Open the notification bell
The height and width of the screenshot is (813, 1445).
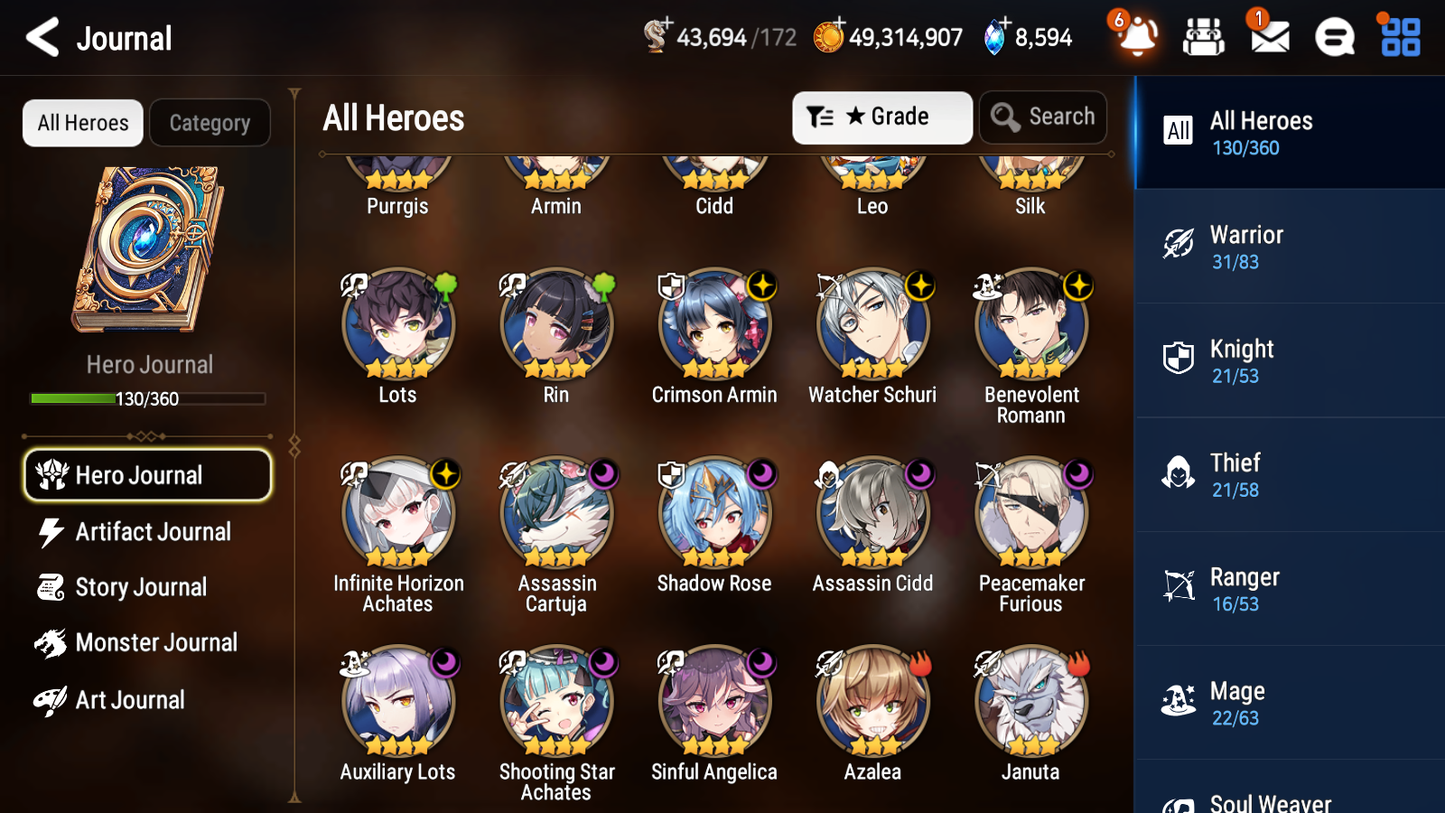point(1134,37)
